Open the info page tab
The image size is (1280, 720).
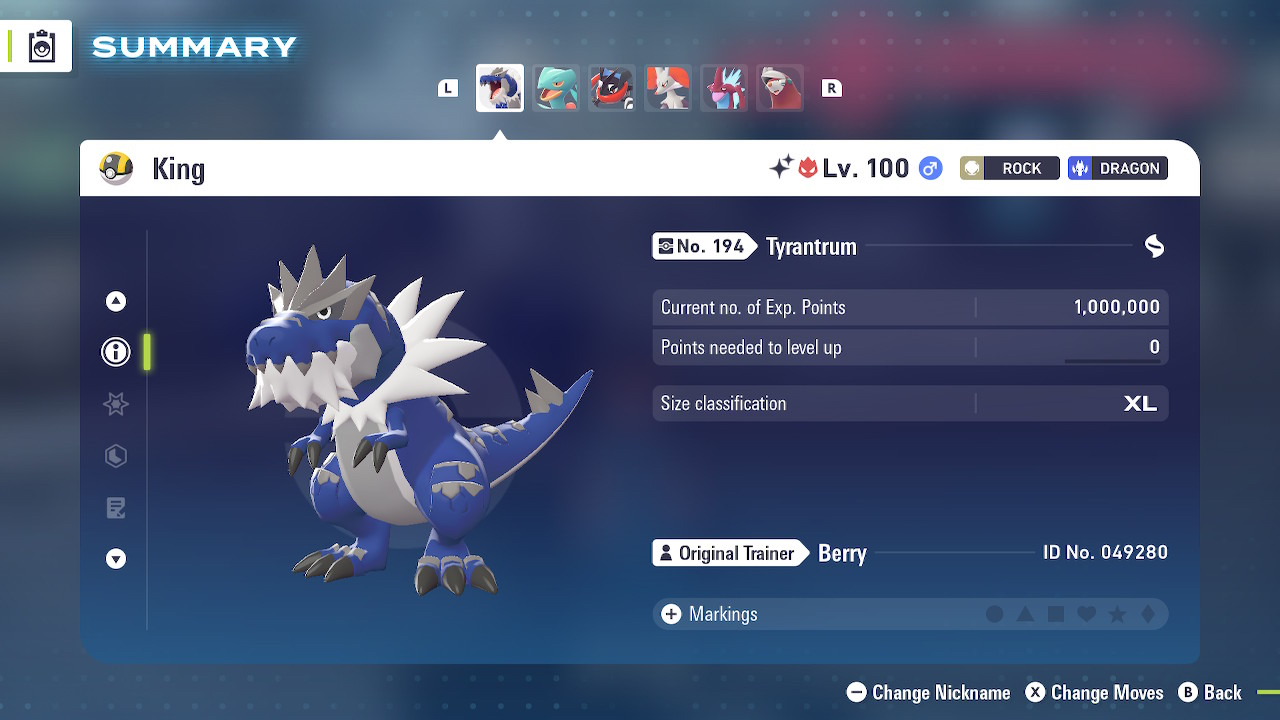tap(116, 352)
